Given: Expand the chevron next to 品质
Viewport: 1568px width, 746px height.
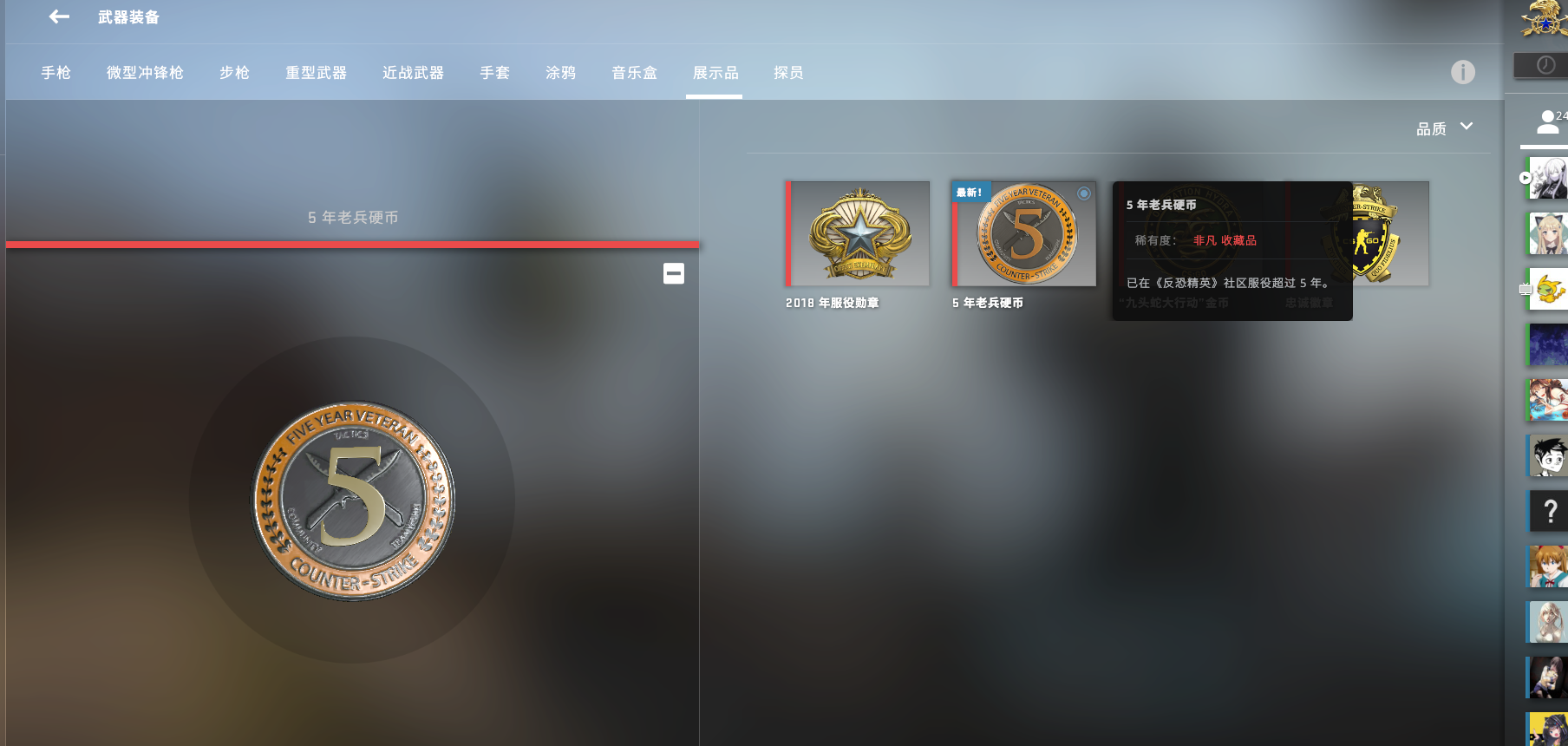Looking at the screenshot, I should coord(1467,127).
